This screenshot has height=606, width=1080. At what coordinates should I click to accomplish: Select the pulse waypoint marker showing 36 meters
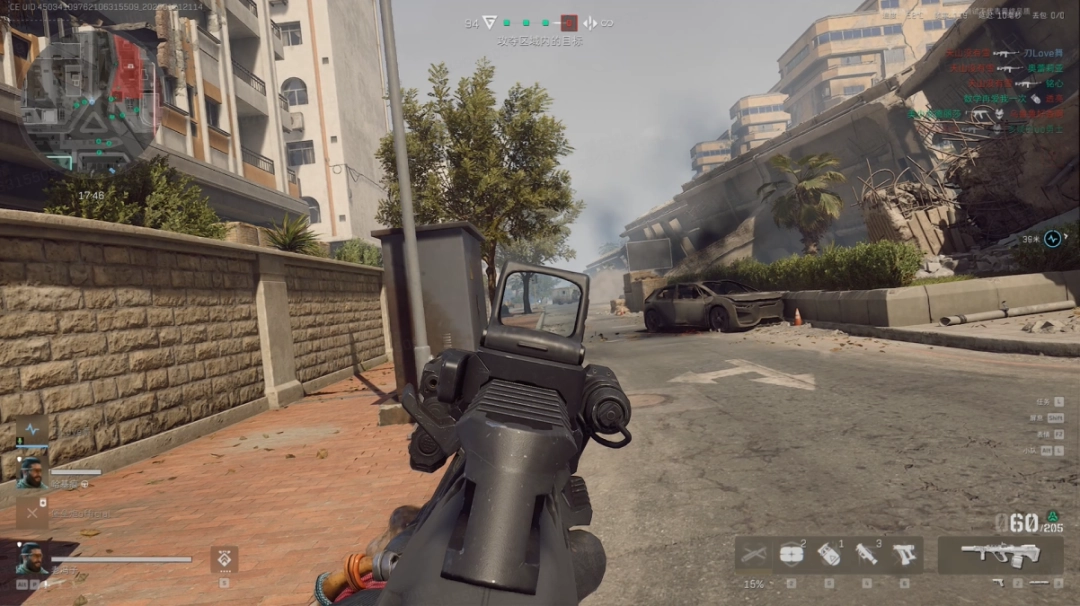tap(1052, 239)
